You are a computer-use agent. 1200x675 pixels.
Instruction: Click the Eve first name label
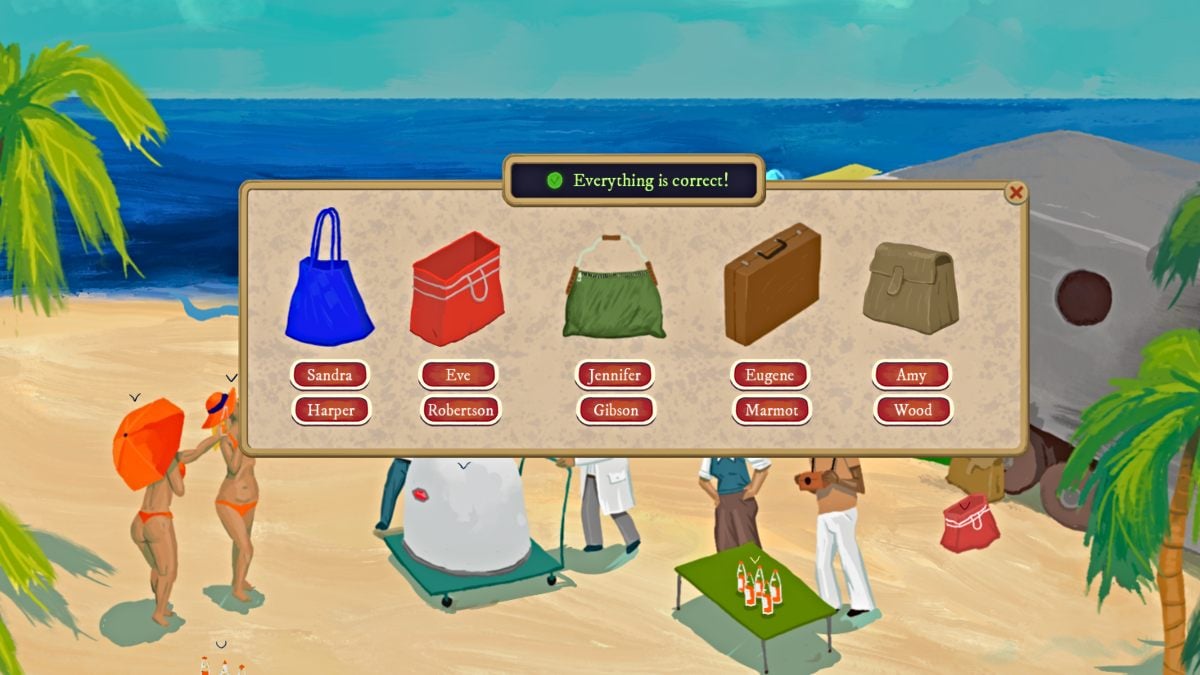click(x=458, y=375)
